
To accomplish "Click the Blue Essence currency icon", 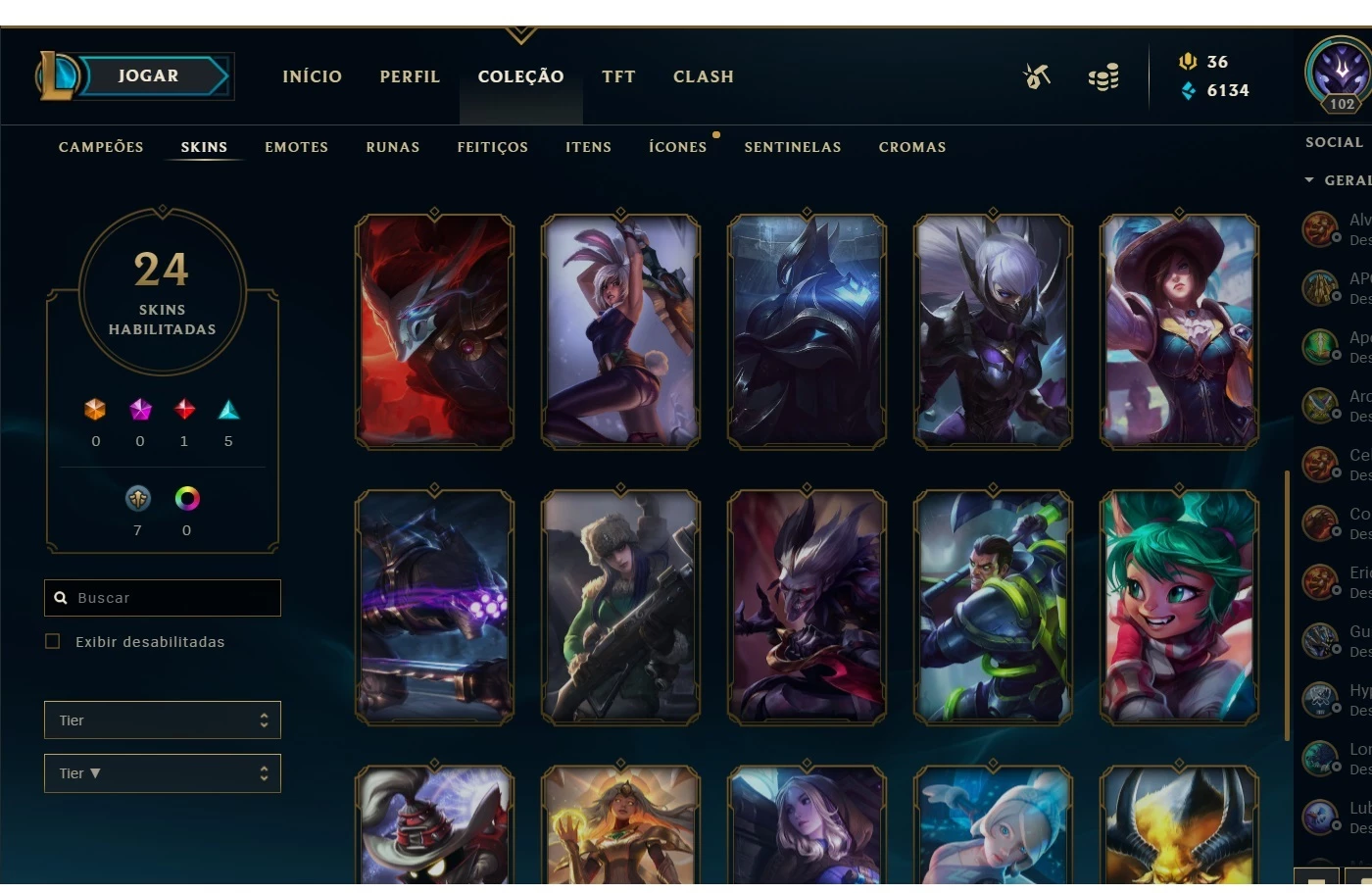I will [x=1188, y=90].
